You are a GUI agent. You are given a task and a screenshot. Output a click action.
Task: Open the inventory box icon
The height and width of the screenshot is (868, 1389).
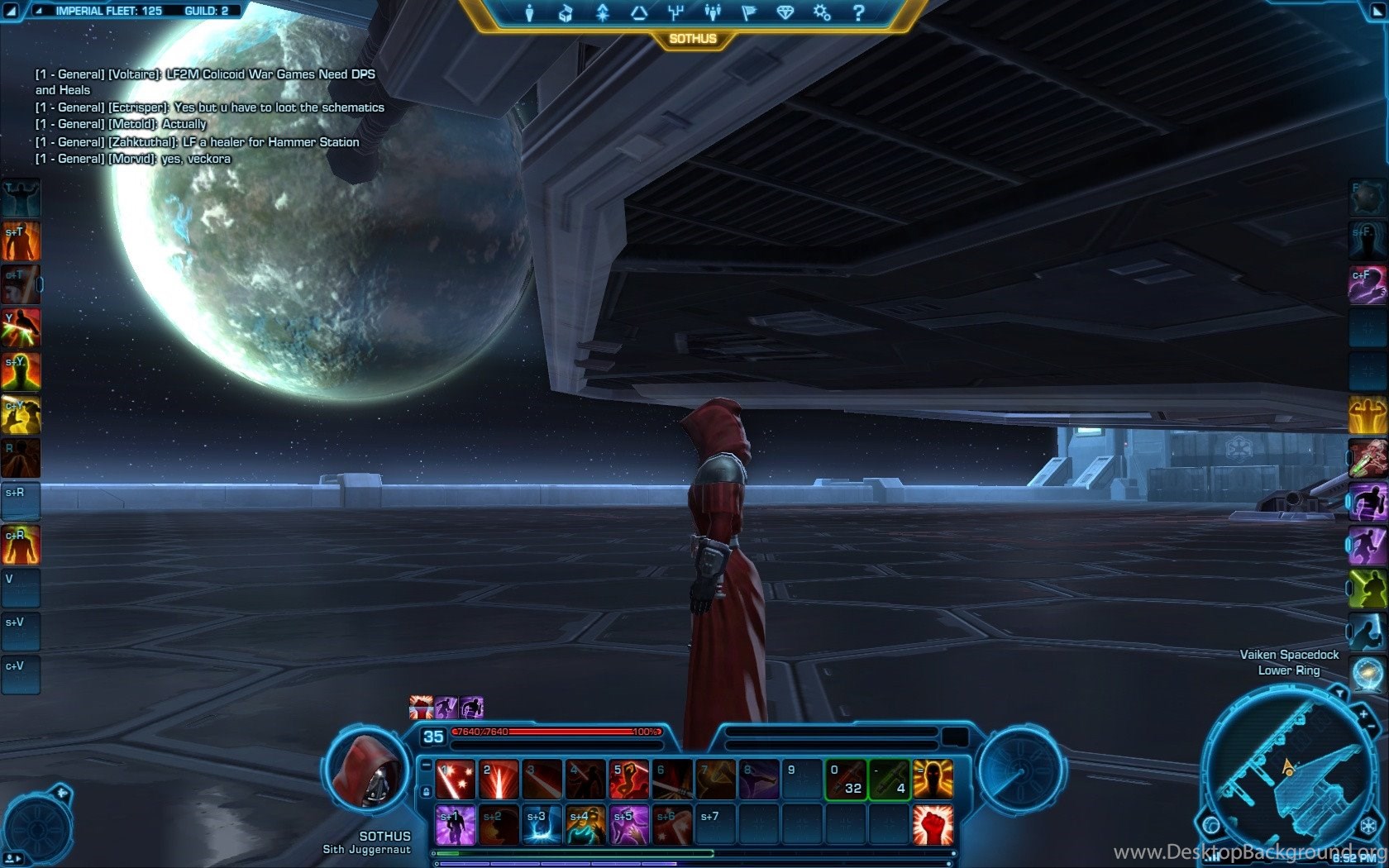pos(566,13)
